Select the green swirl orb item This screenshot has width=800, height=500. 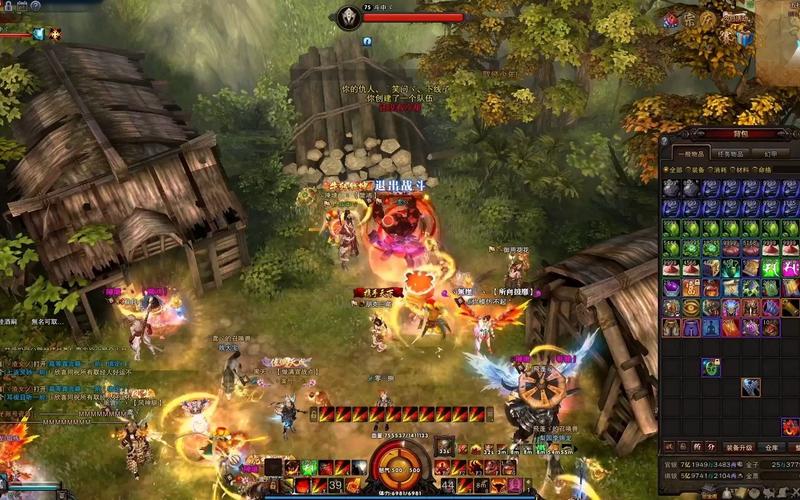click(711, 367)
